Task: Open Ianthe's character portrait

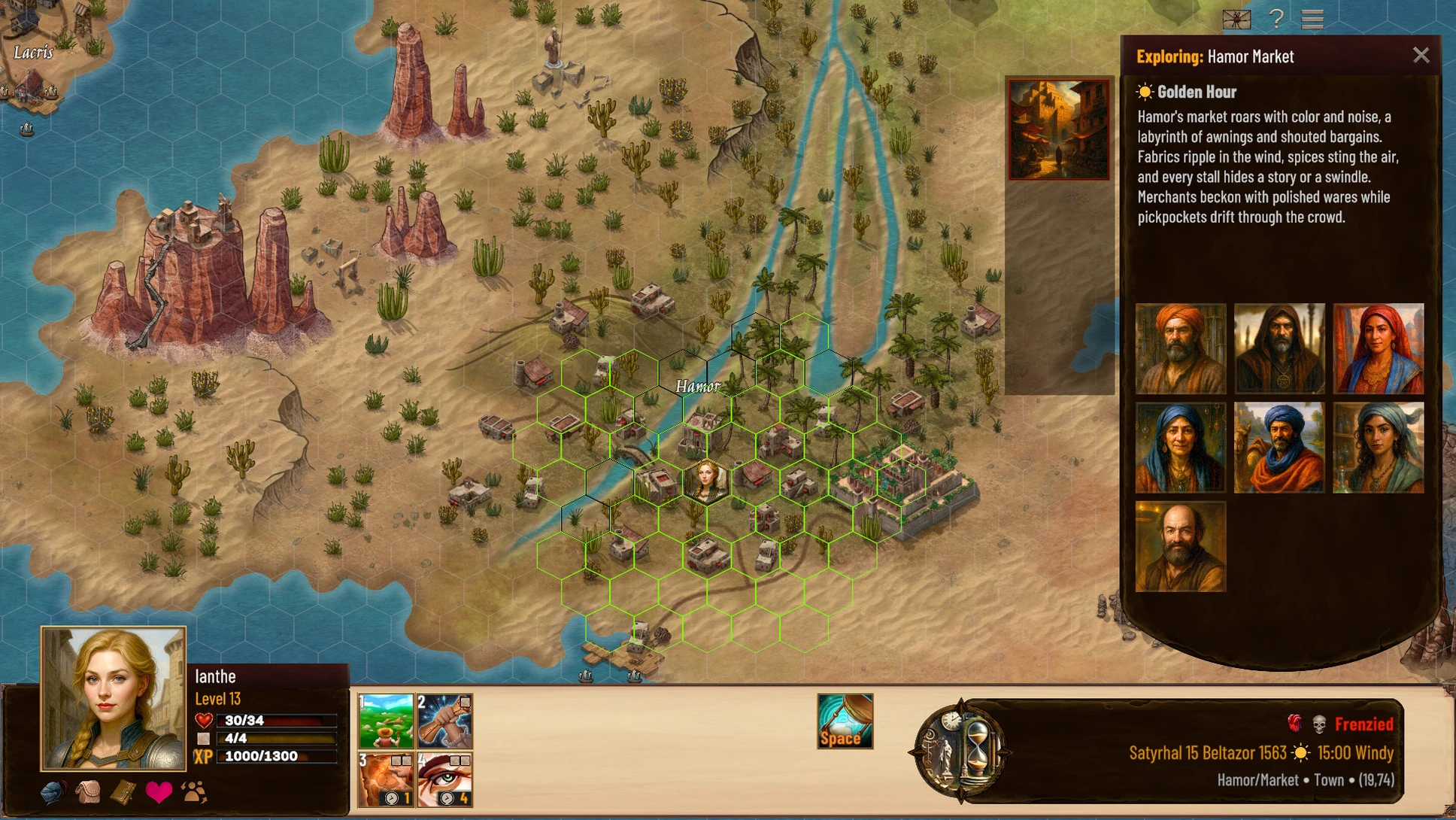Action: coord(114,698)
